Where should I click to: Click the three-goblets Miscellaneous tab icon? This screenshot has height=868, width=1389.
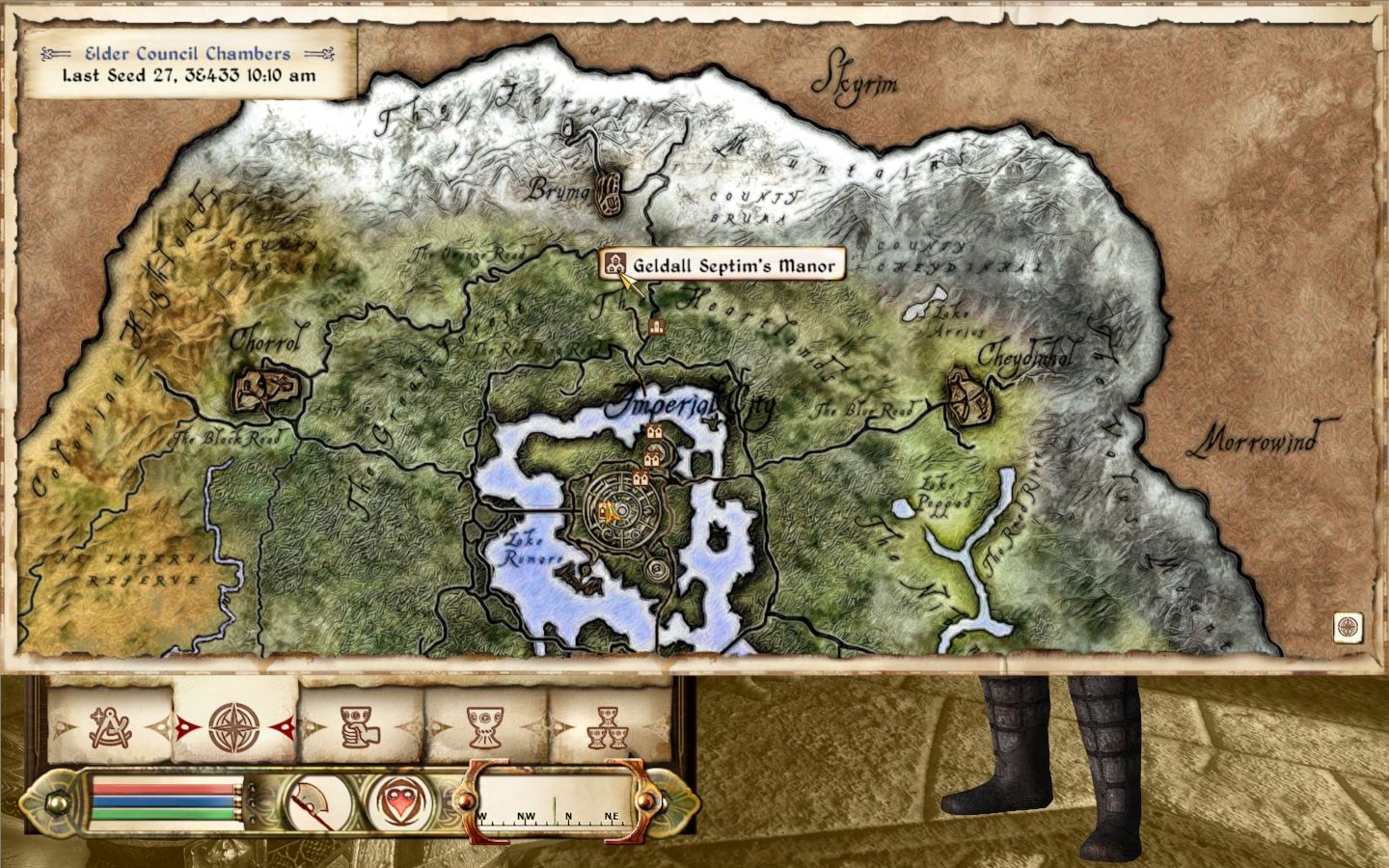point(608,728)
